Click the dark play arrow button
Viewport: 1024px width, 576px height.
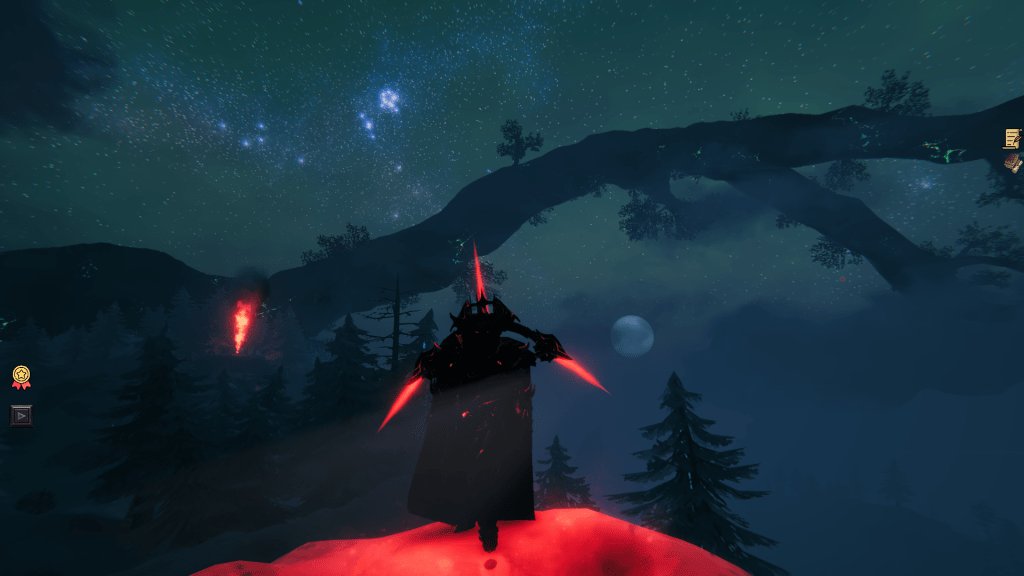[x=21, y=414]
